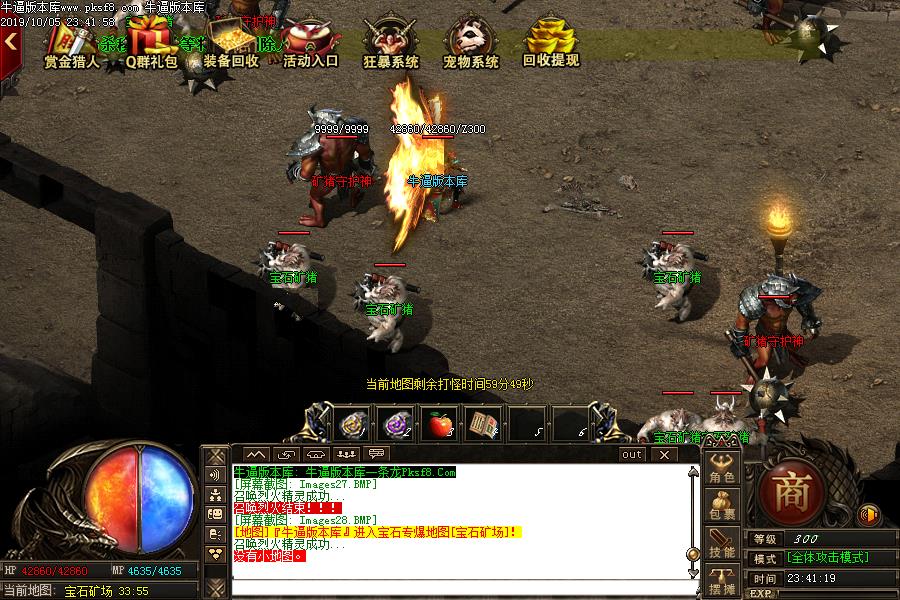
Task: Change the 全体攻击模式 attack mode
Action: click(x=826, y=558)
